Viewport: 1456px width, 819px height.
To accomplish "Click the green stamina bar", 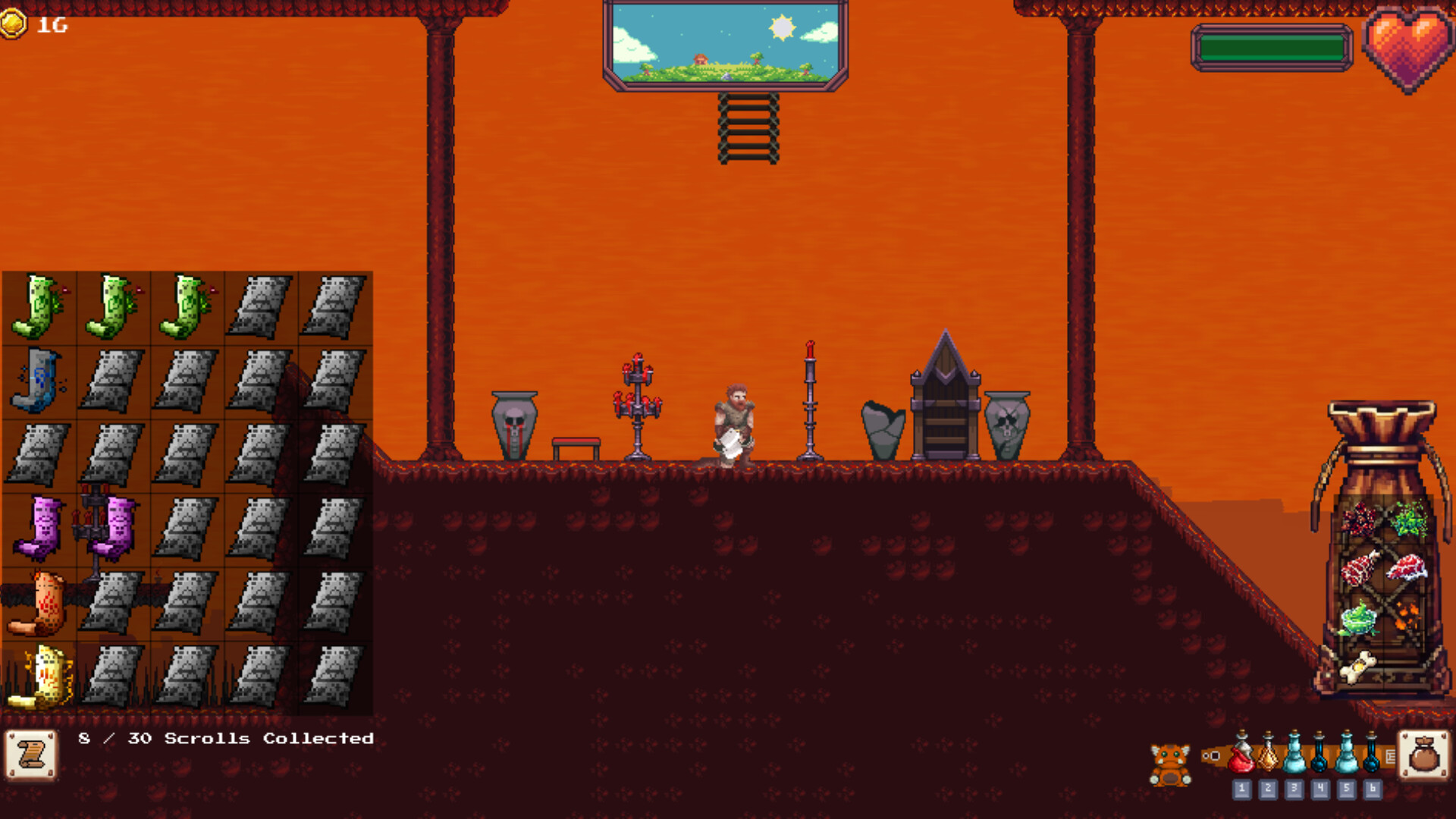I will [x=1272, y=47].
